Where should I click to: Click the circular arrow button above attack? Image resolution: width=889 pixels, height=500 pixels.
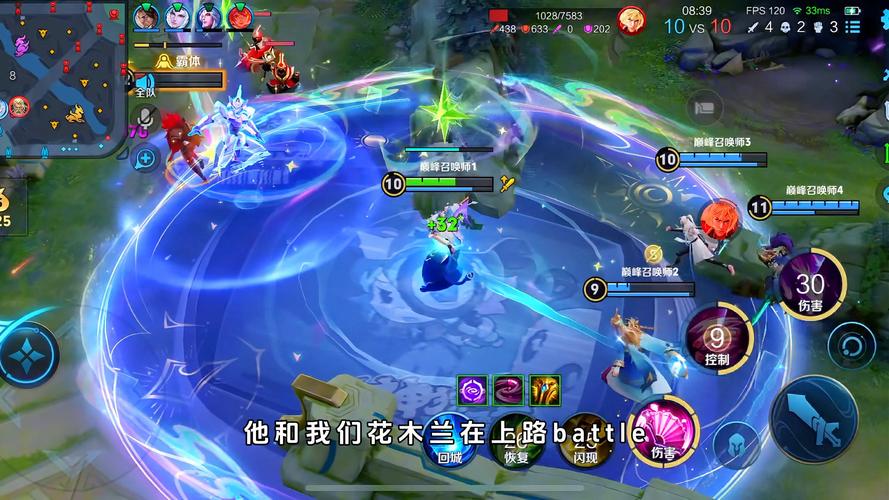(851, 346)
